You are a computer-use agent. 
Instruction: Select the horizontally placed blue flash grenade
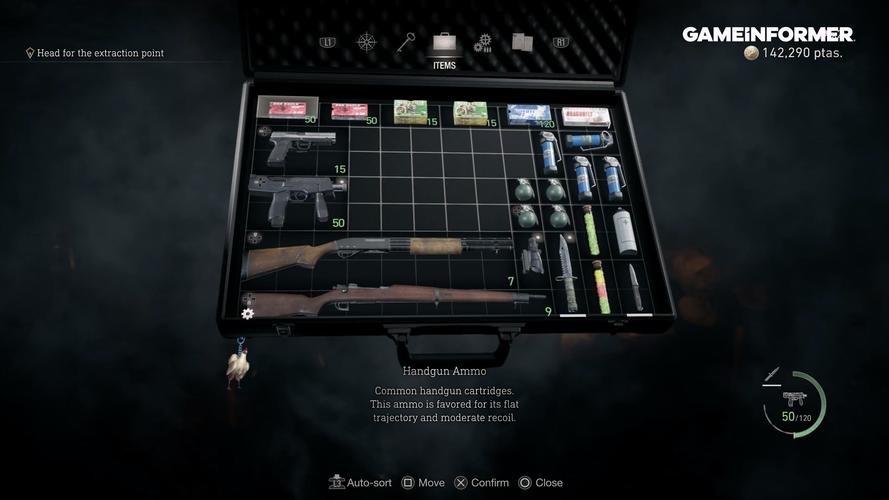(x=588, y=140)
